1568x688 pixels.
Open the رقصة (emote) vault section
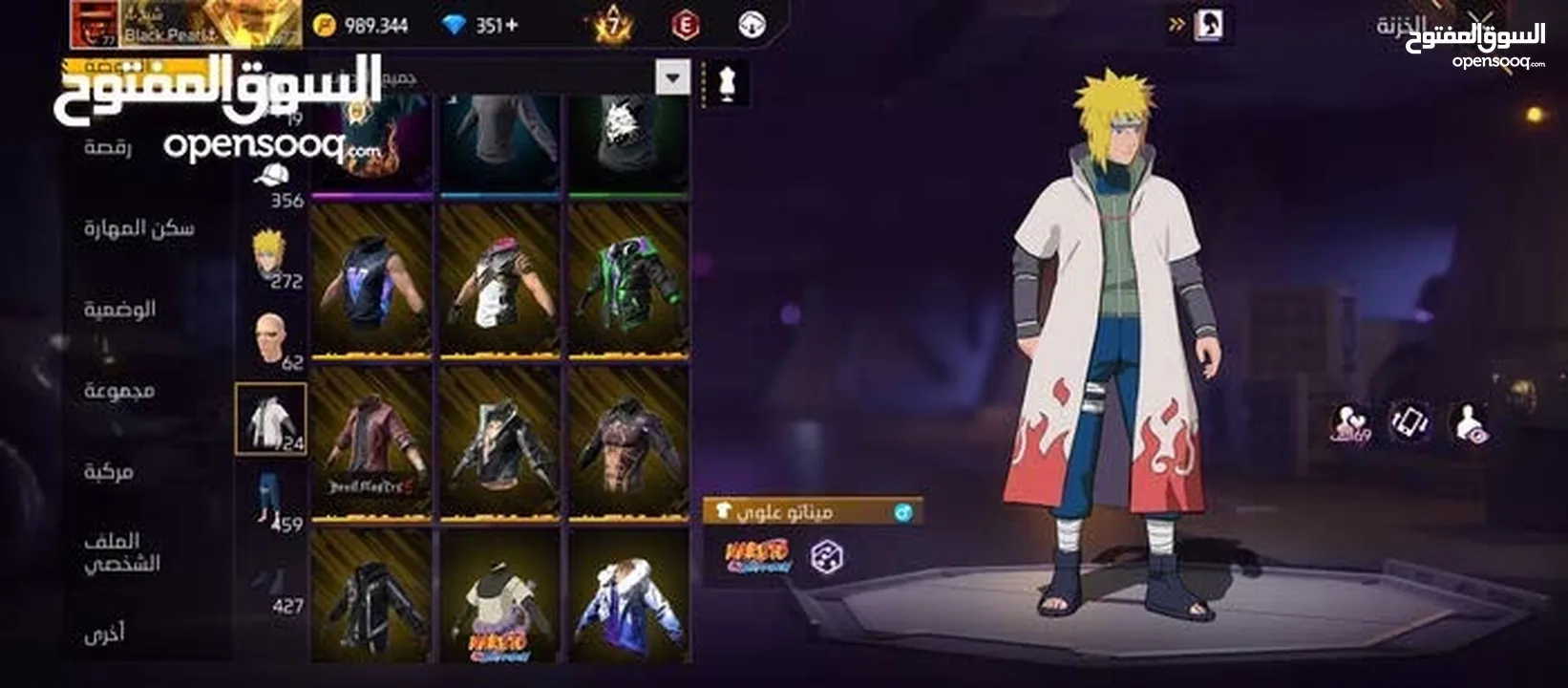108,147
